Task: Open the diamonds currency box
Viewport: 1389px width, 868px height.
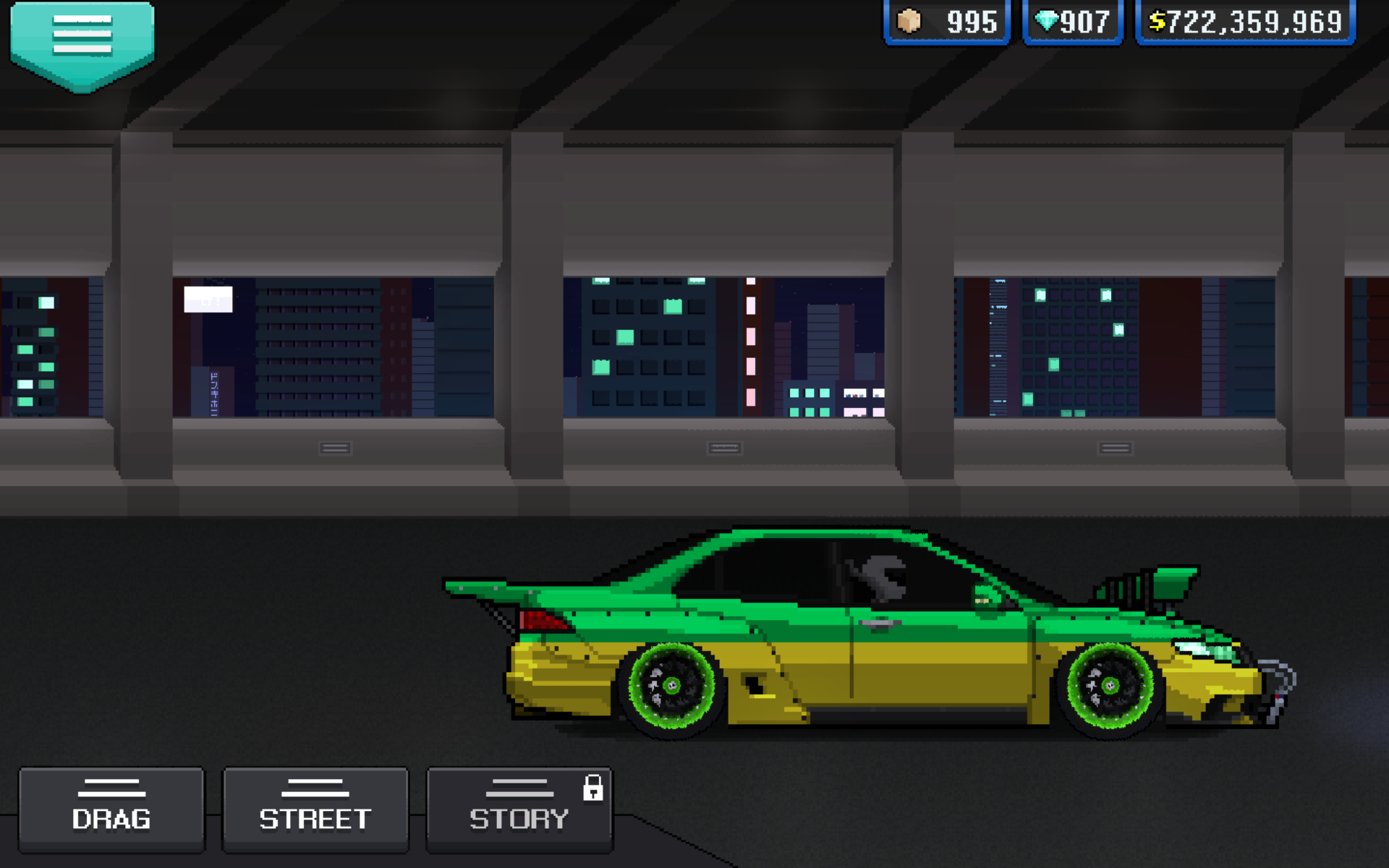Action: 1073,22
